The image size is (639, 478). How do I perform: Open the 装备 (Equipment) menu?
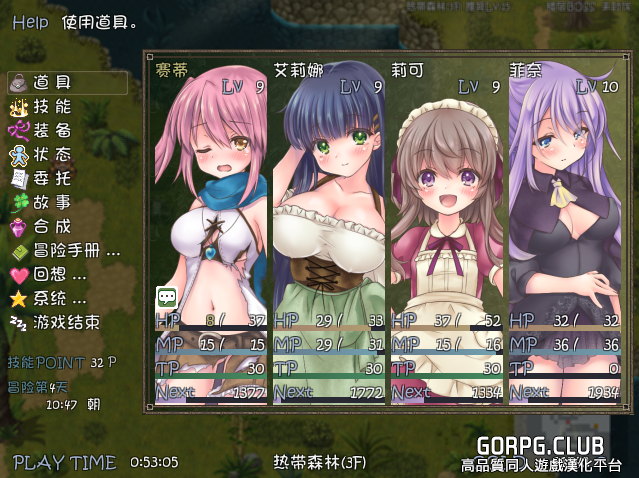pyautogui.click(x=53, y=130)
